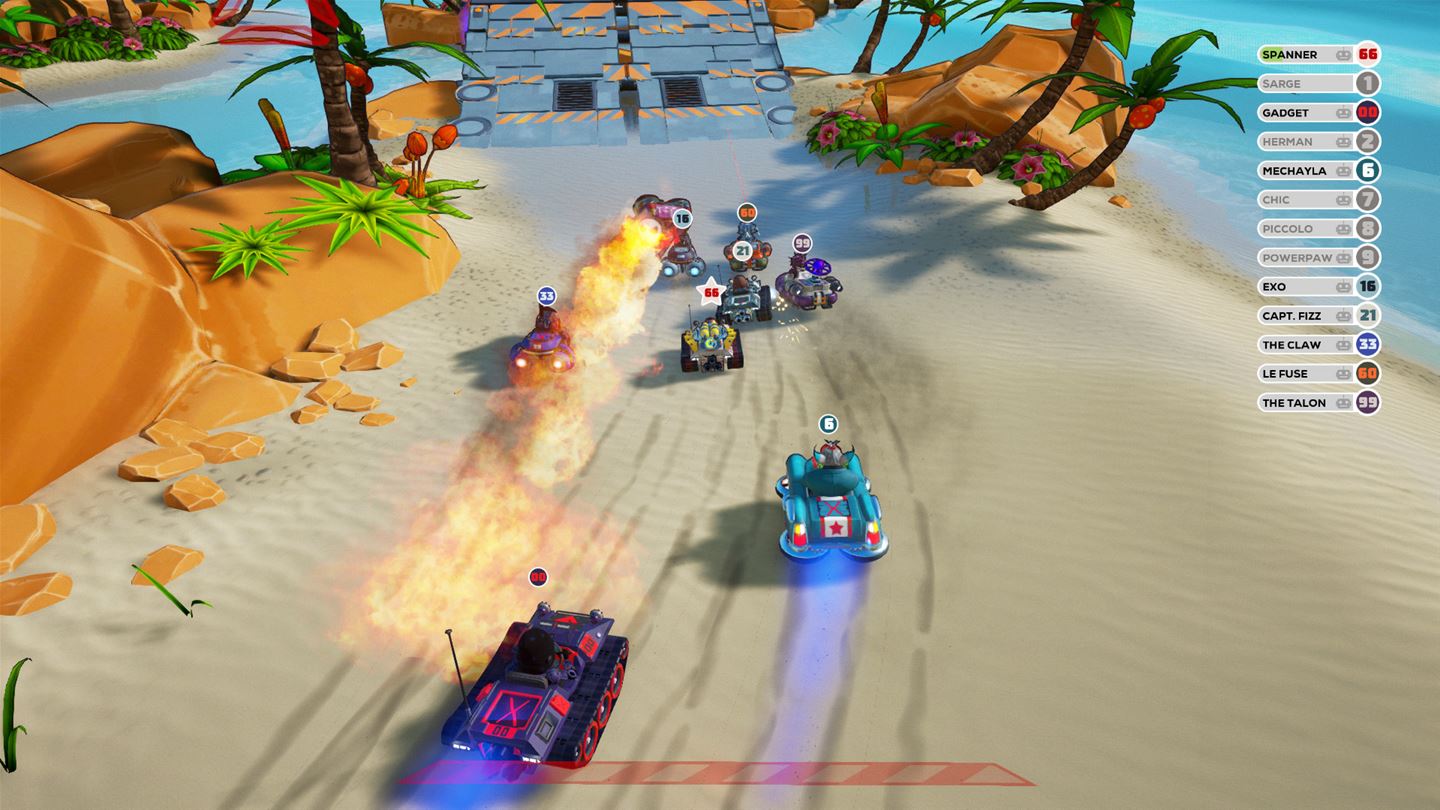Viewport: 1440px width, 810px height.
Task: Toggle the grayed-out SARGE leaderboard entry
Action: pyautogui.click(x=1300, y=83)
